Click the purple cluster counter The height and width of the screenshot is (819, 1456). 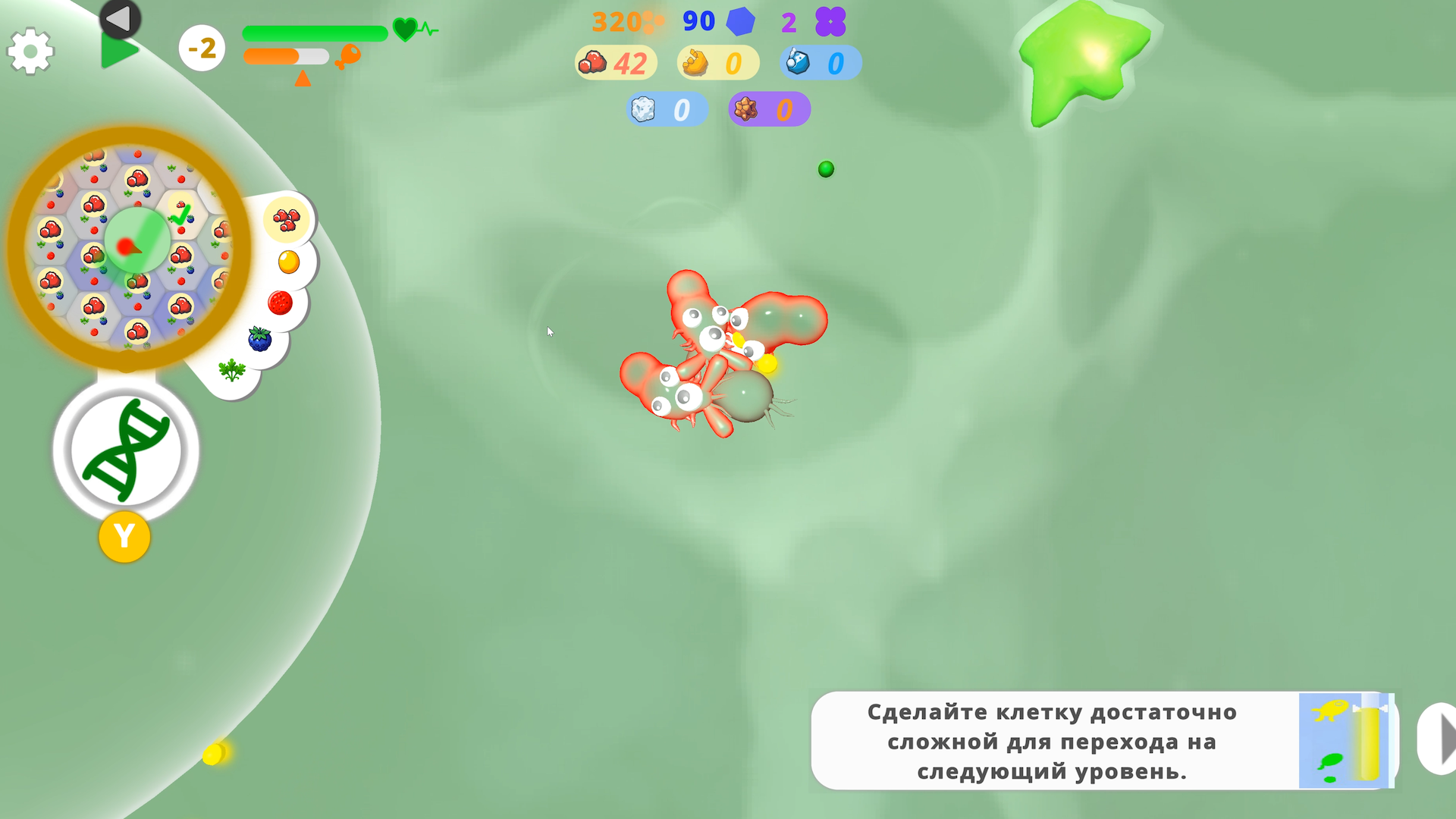(831, 21)
